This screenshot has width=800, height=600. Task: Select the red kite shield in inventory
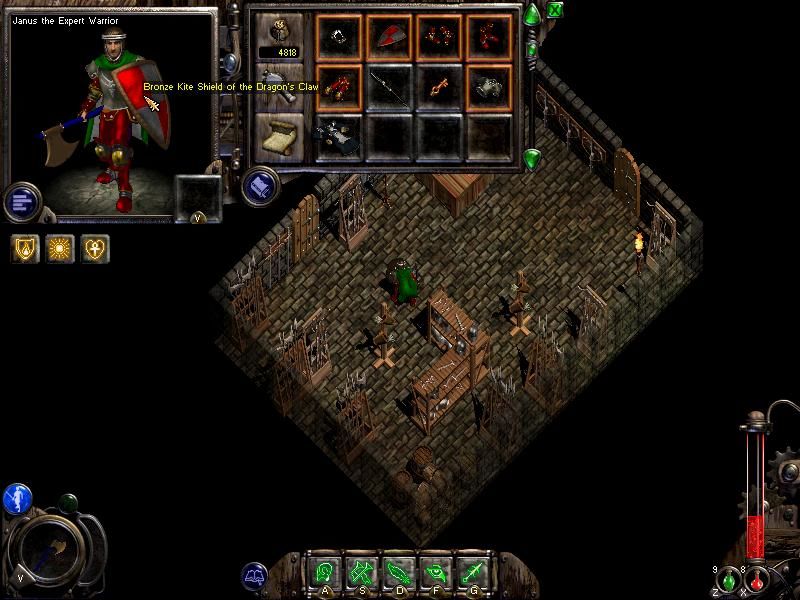389,38
